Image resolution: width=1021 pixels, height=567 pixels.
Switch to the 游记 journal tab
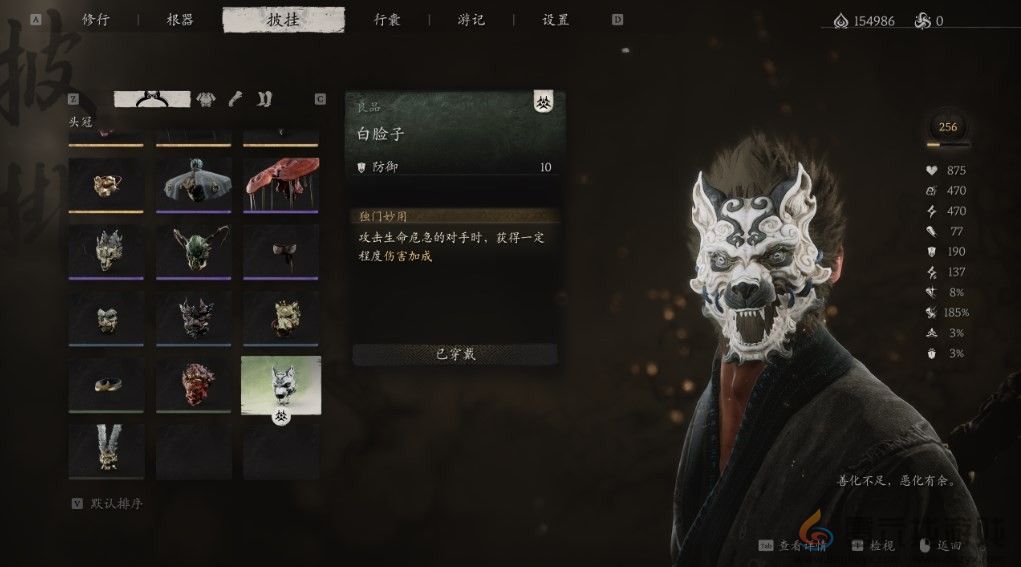pos(471,19)
